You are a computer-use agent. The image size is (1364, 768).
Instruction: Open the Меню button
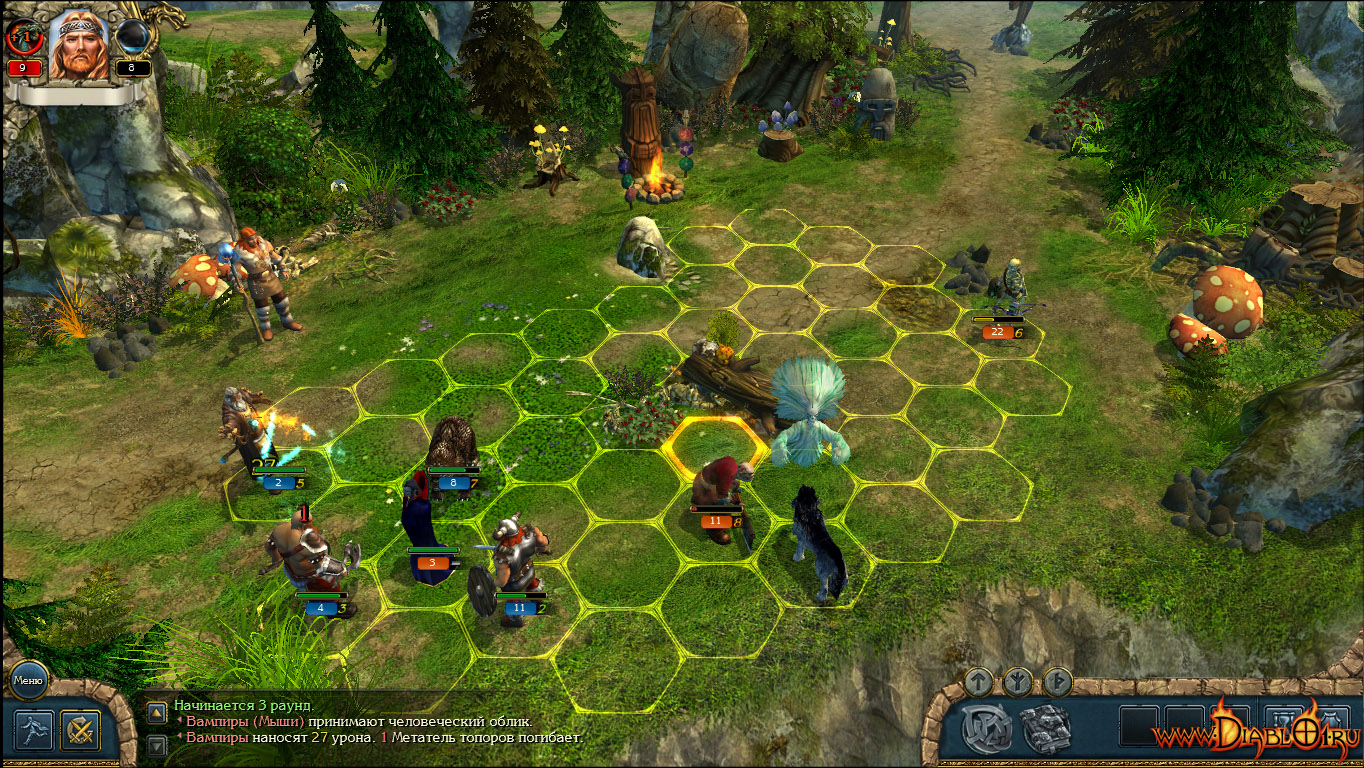coord(28,681)
